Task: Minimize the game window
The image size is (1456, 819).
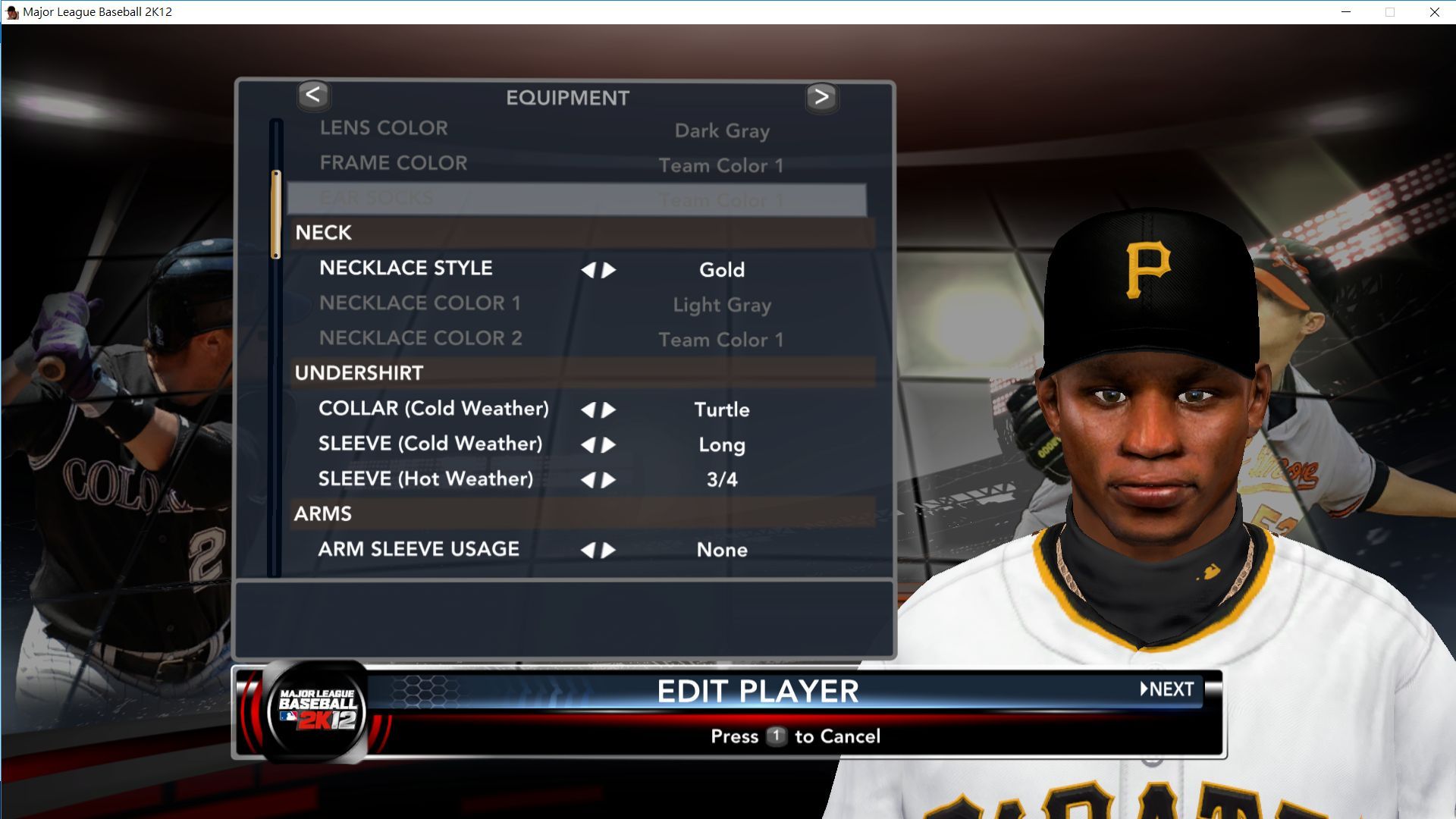Action: 1346,12
